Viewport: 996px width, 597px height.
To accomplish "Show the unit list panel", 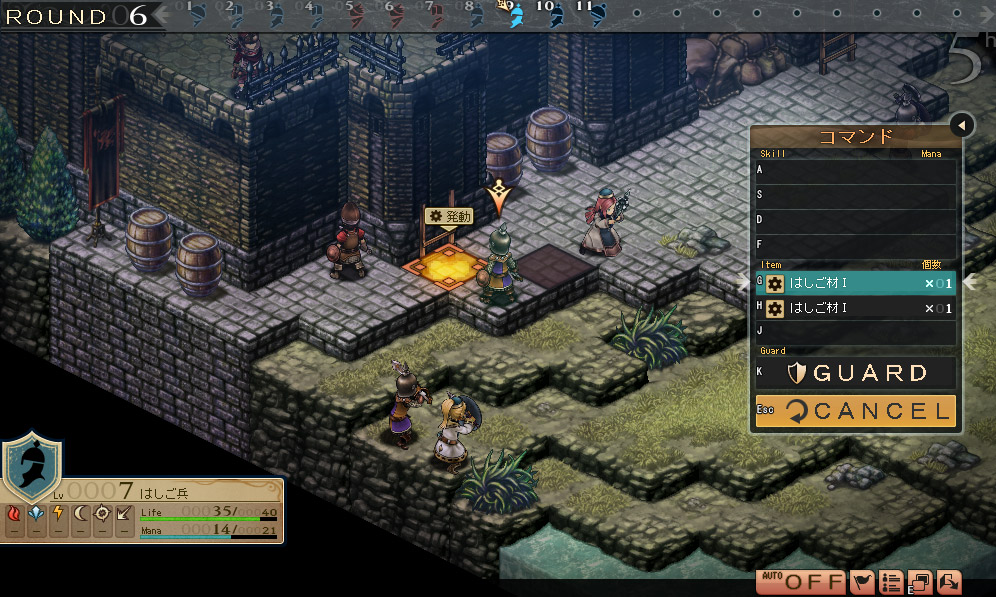I will click(892, 581).
